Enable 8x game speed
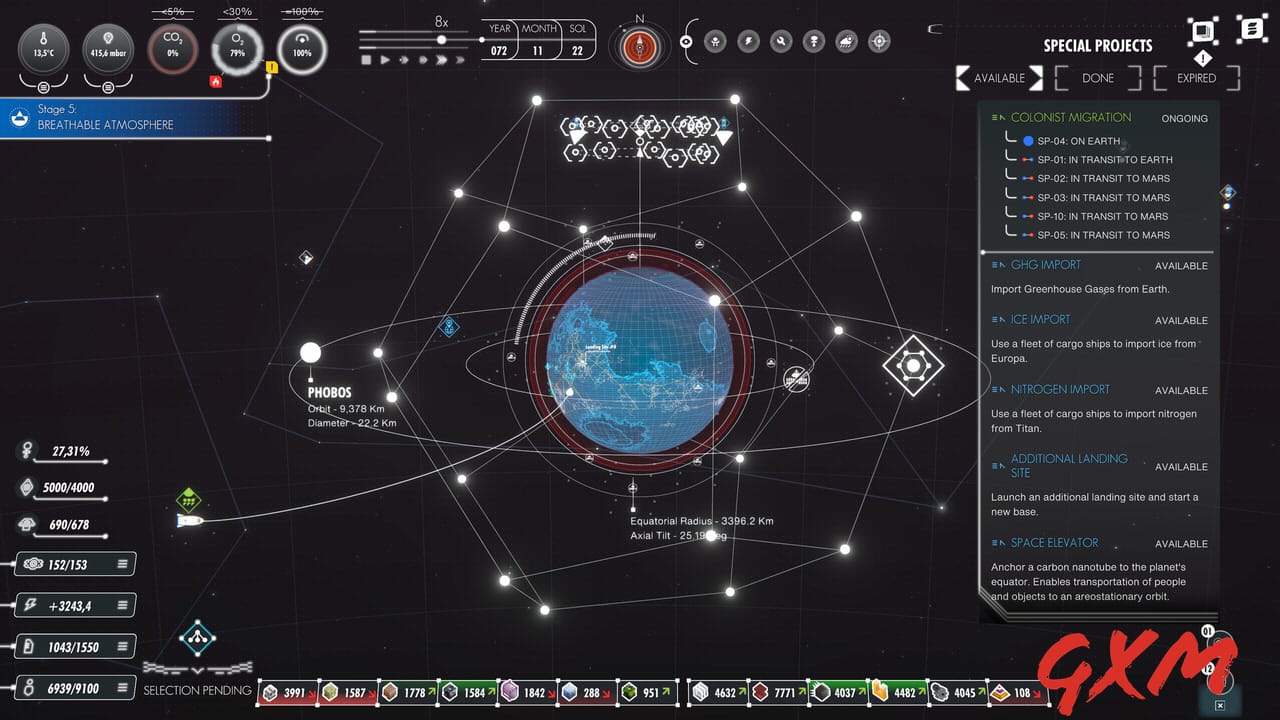This screenshot has height=720, width=1280. [x=441, y=60]
